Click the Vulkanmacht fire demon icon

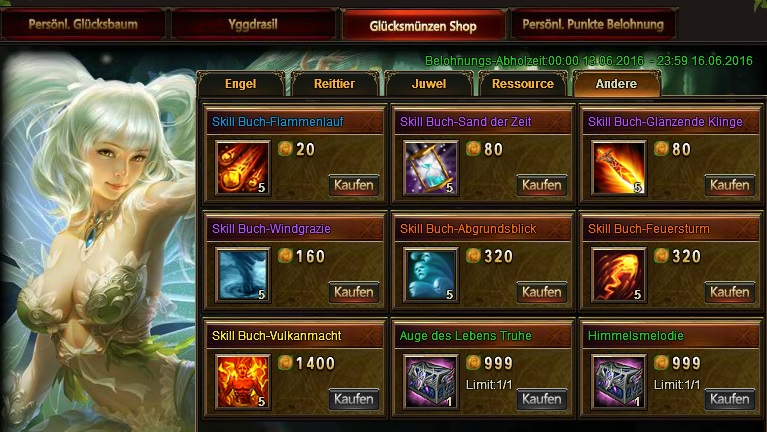(242, 381)
